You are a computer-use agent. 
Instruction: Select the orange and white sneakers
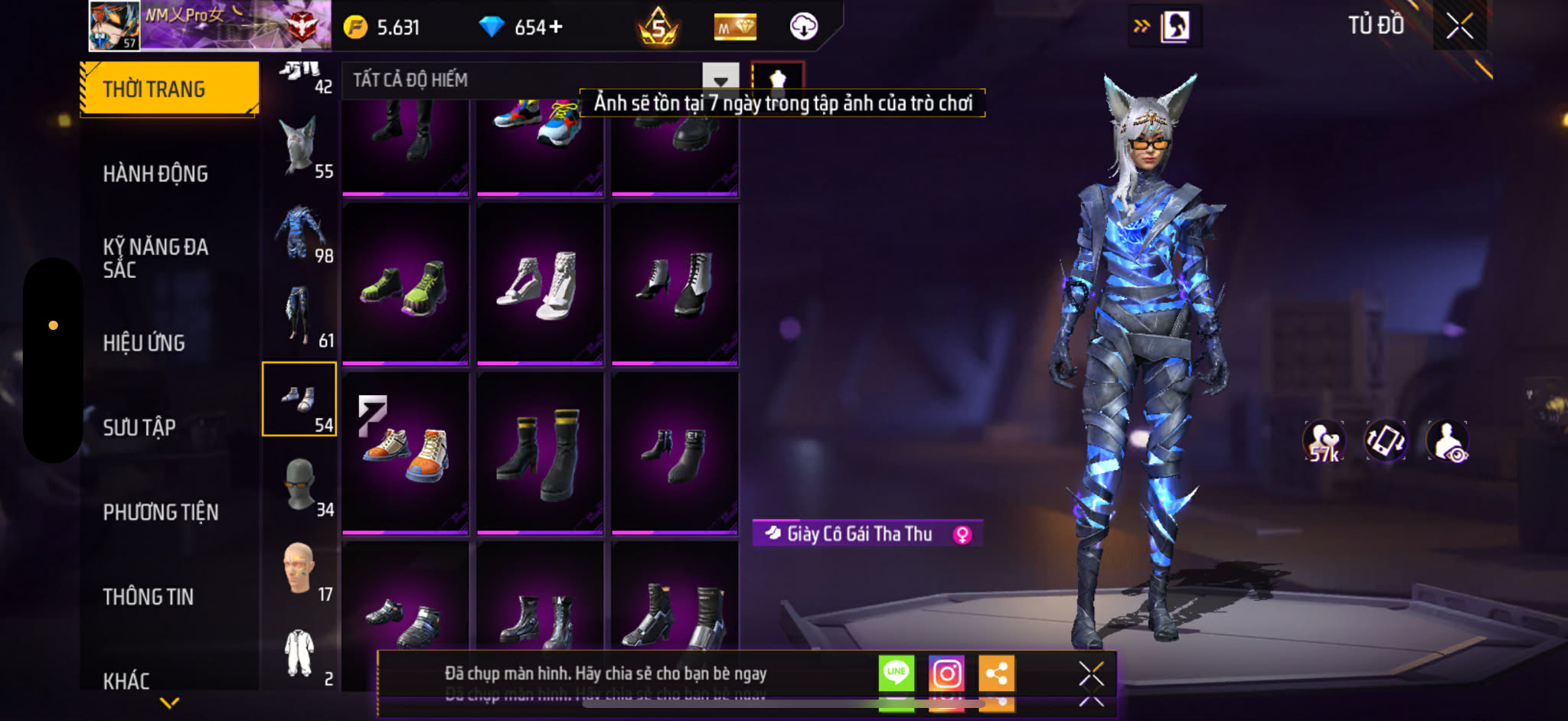(405, 452)
